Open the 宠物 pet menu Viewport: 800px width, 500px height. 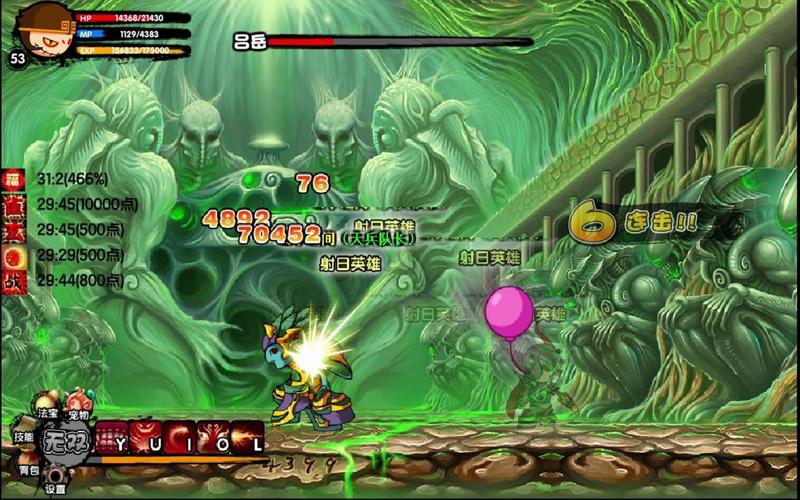[x=78, y=413]
